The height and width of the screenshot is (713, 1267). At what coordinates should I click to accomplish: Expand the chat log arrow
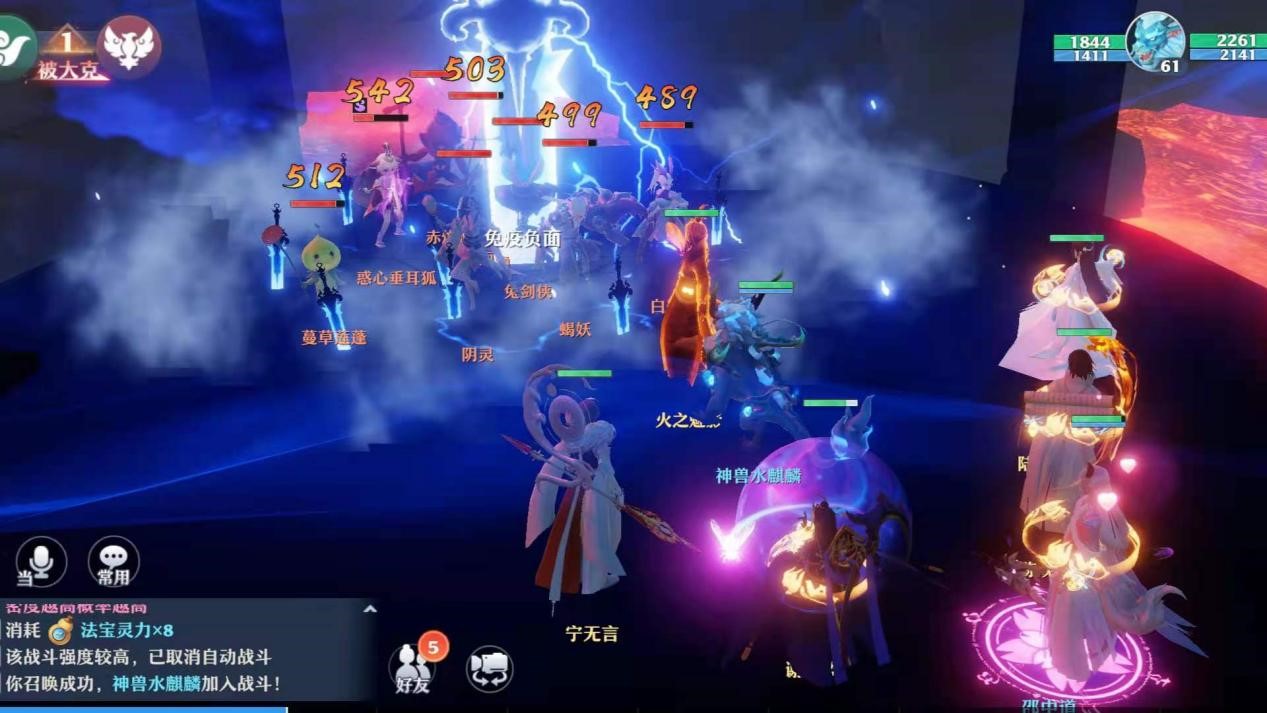coord(369,608)
